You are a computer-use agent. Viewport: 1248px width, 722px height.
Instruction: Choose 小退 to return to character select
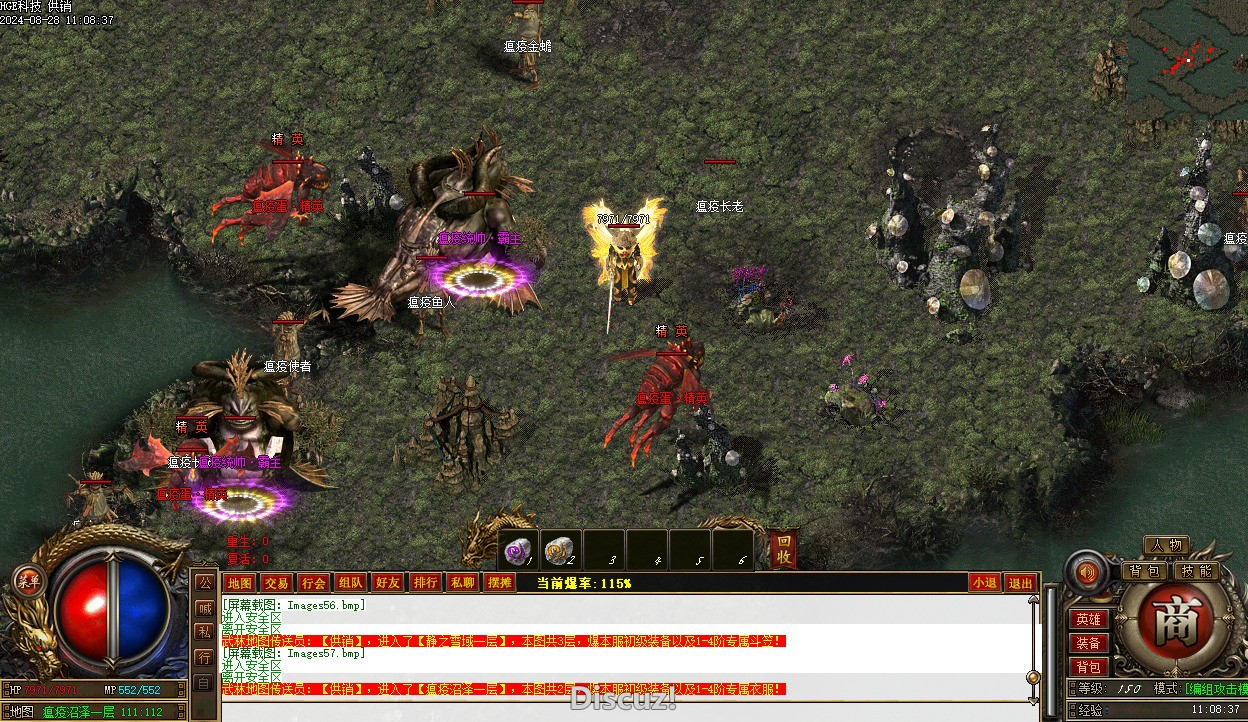click(984, 583)
